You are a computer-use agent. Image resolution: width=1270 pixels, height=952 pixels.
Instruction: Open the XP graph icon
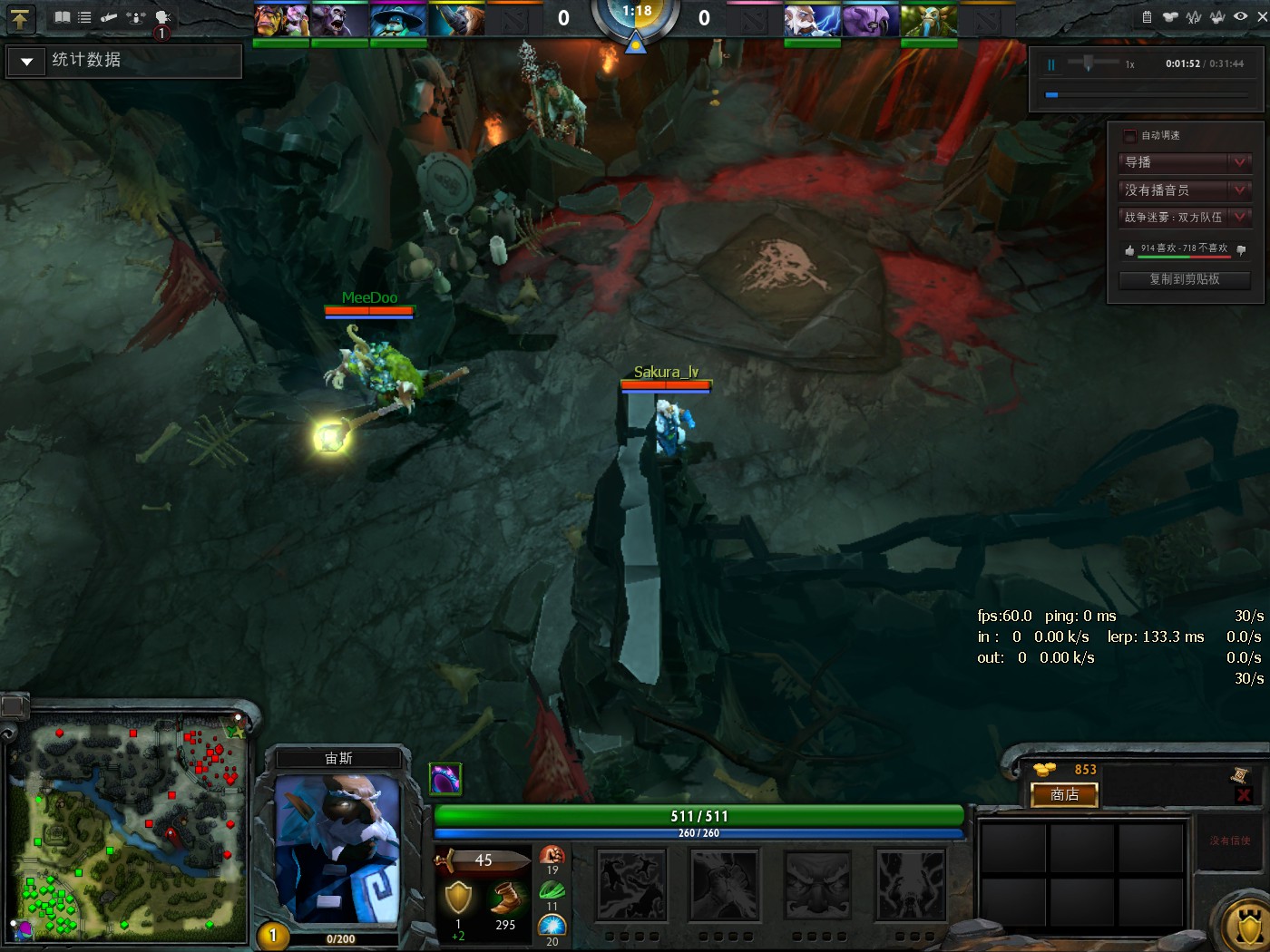coord(1193,15)
